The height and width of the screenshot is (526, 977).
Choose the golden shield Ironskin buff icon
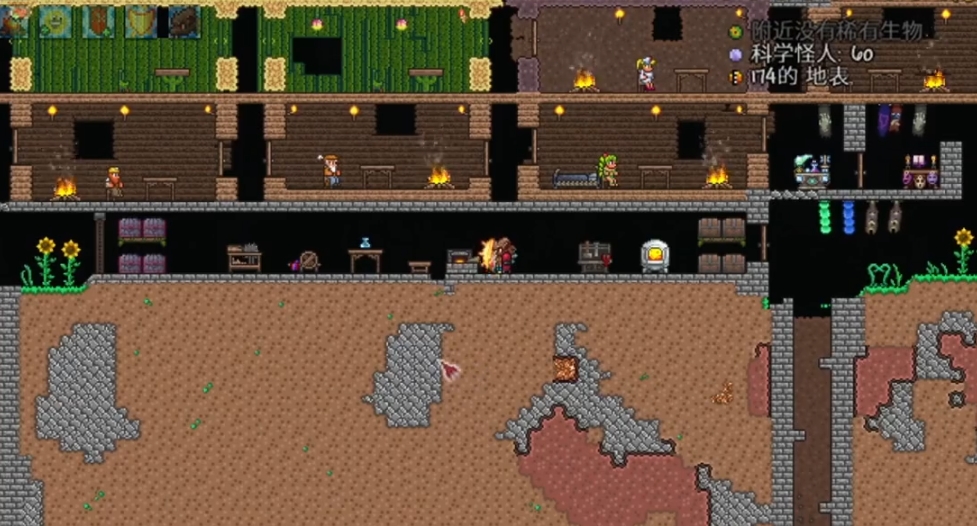141,21
